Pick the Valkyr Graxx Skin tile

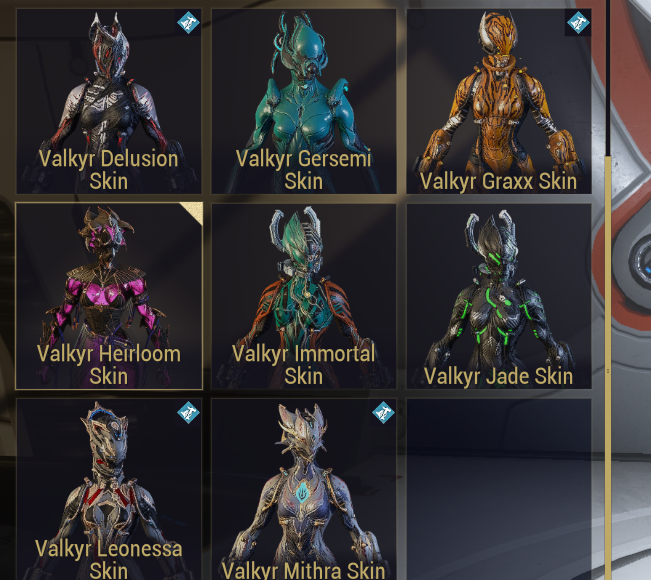[x=498, y=101]
